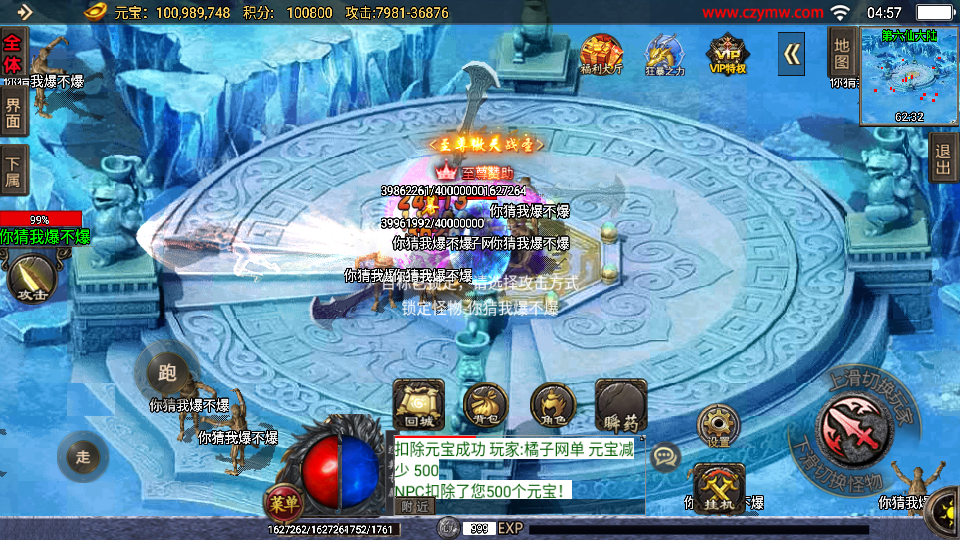Start 挂机 auto-battle with crossed hammers icon

click(718, 487)
